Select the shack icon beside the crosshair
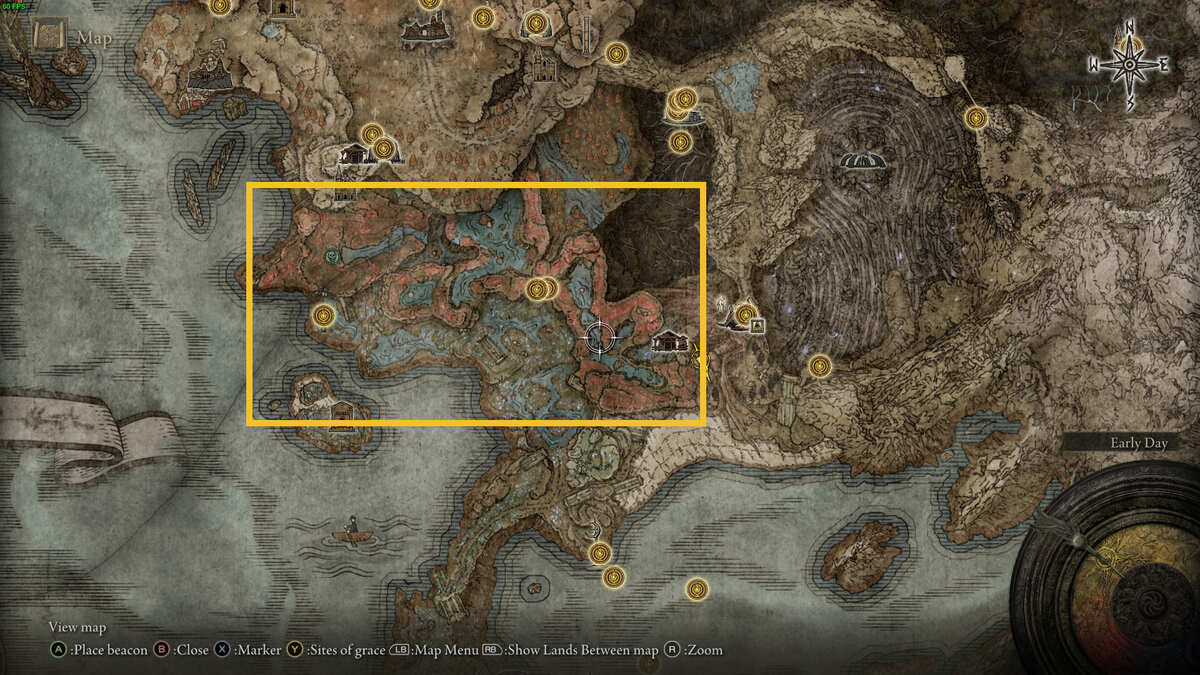The width and height of the screenshot is (1200, 675). 669,342
